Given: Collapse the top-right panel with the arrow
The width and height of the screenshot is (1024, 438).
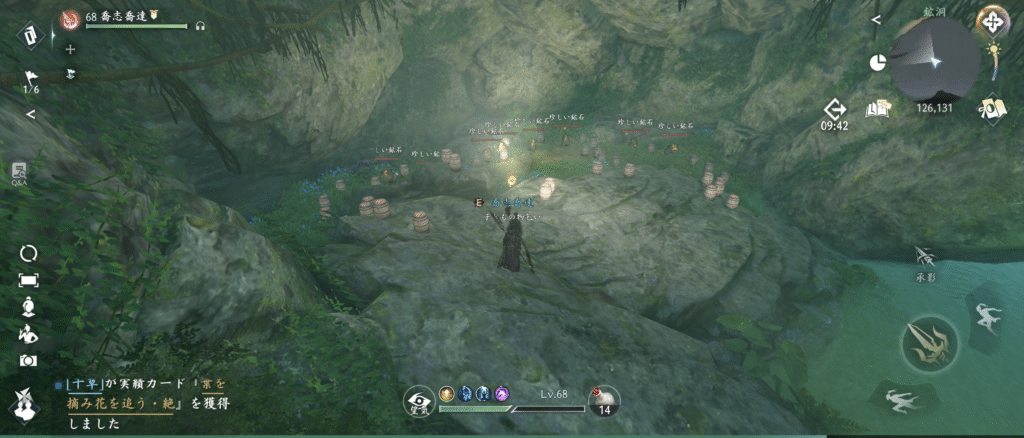Looking at the screenshot, I should point(875,19).
